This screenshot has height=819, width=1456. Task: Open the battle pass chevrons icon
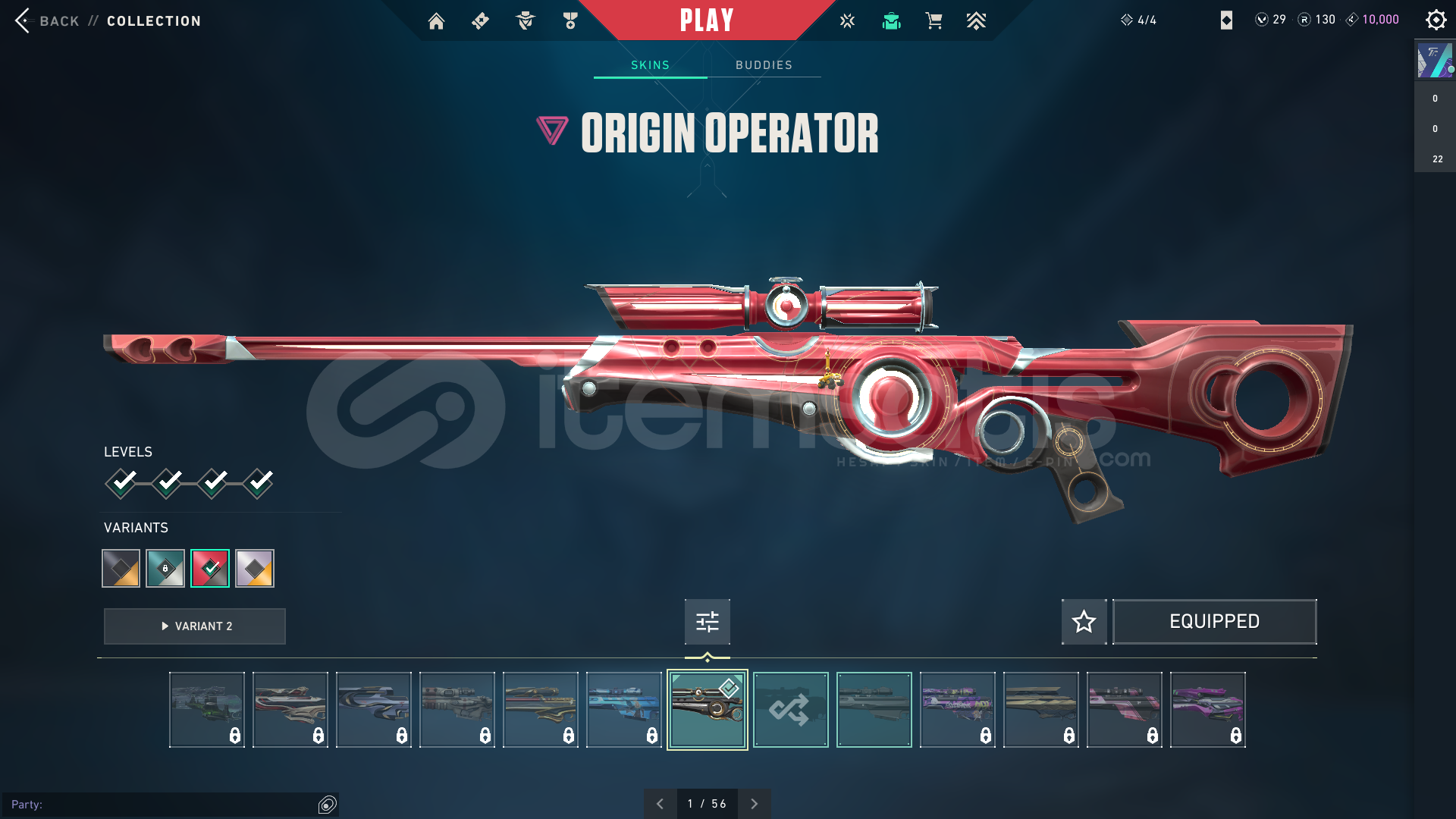point(976,21)
